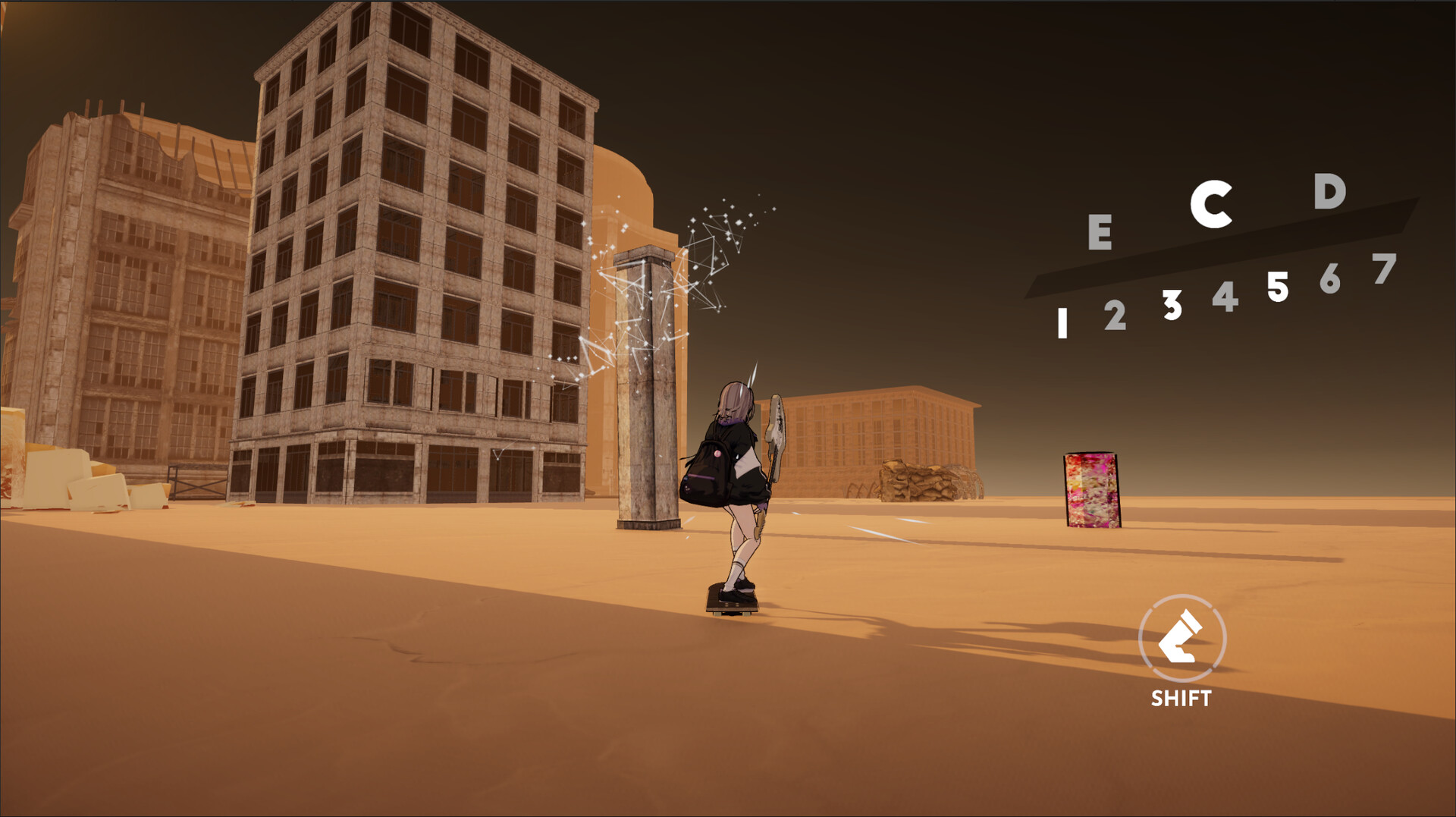Toggle the number 5 on the scale
This screenshot has height=817, width=1456.
click(x=1279, y=287)
